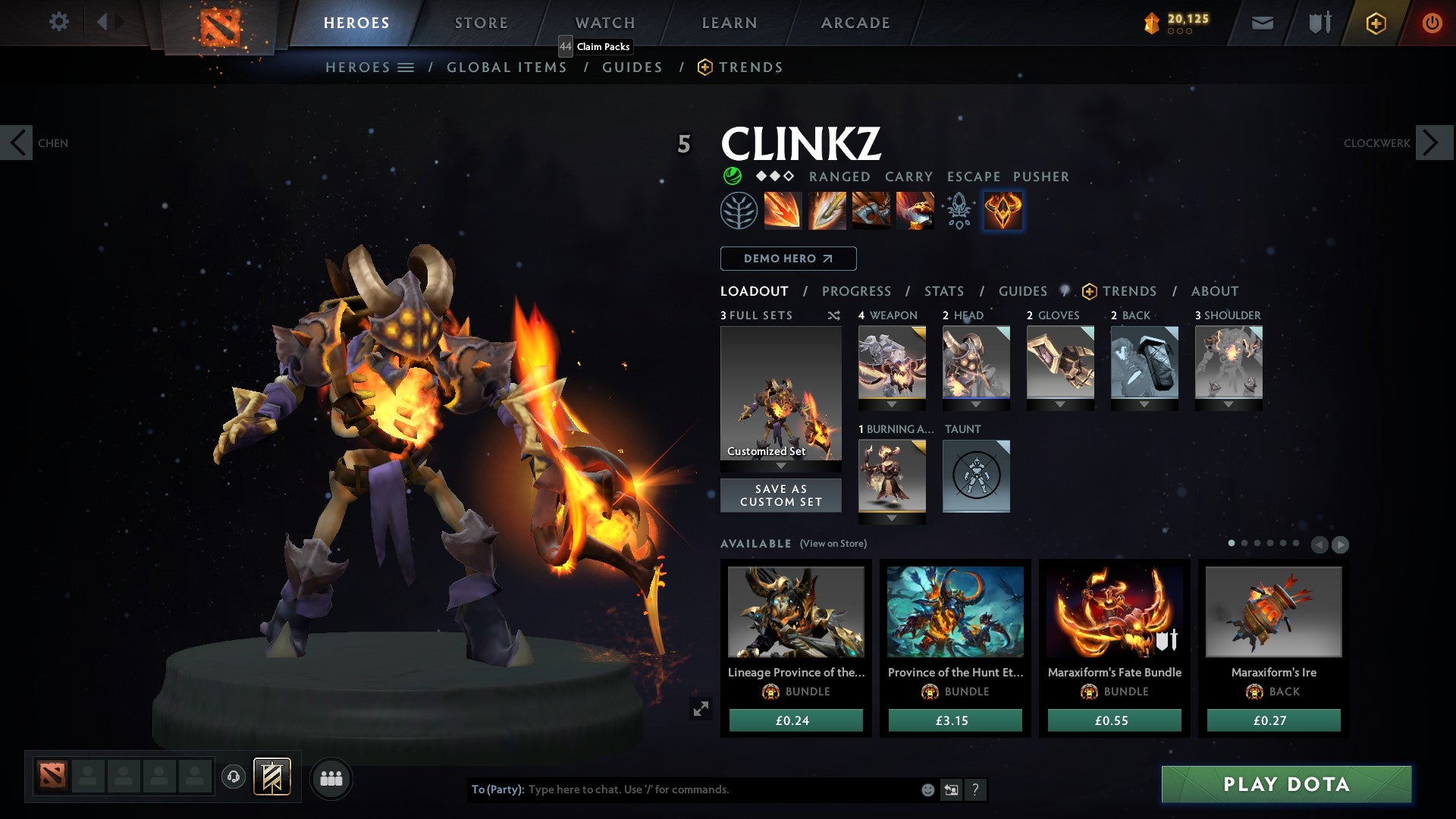The image size is (1456, 819).
Task: Open the armory sword-and-shield icon top right
Action: (x=1319, y=22)
